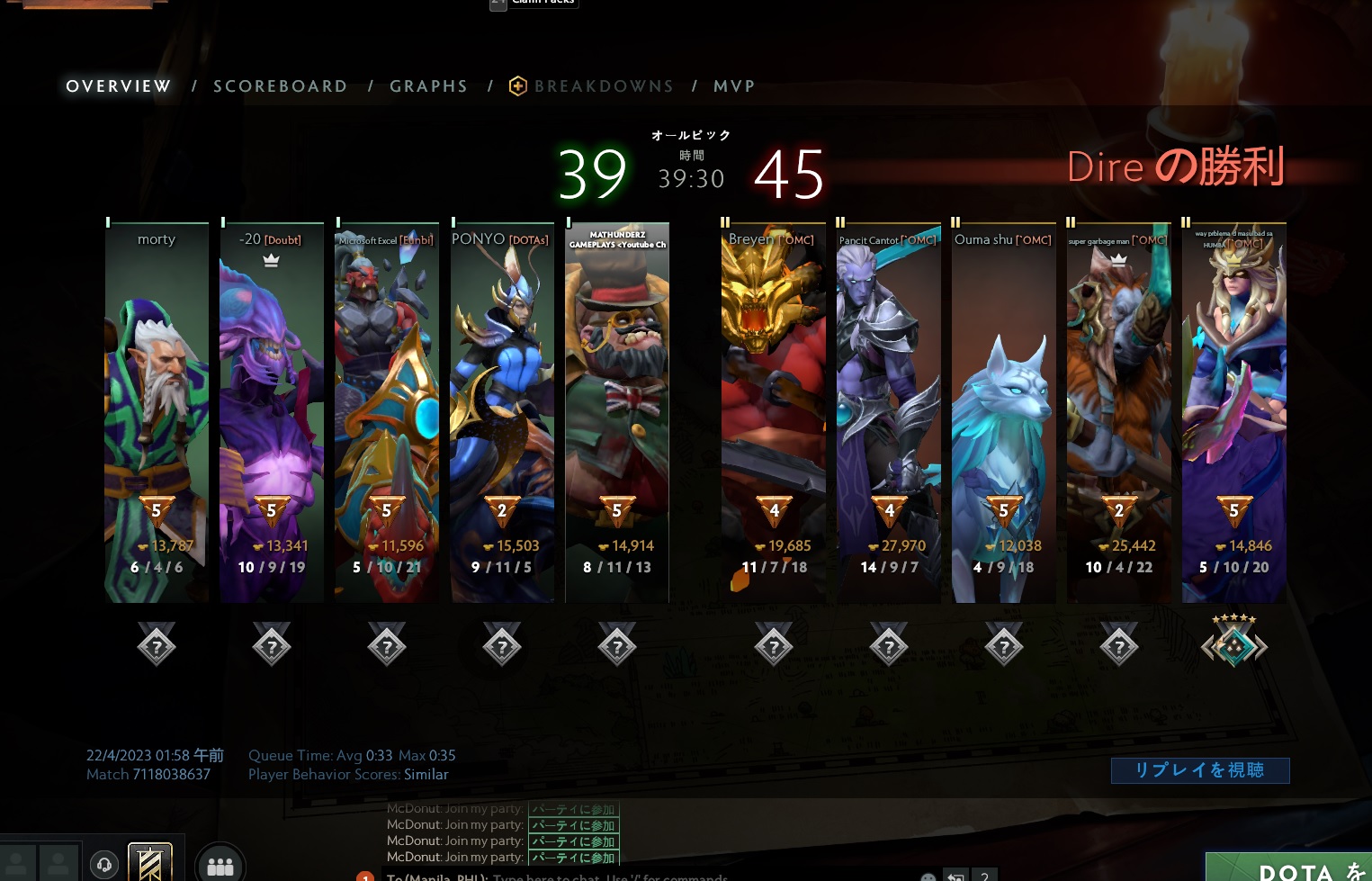Open the party members icon at bottom
The height and width of the screenshot is (881, 1372).
pos(220,864)
